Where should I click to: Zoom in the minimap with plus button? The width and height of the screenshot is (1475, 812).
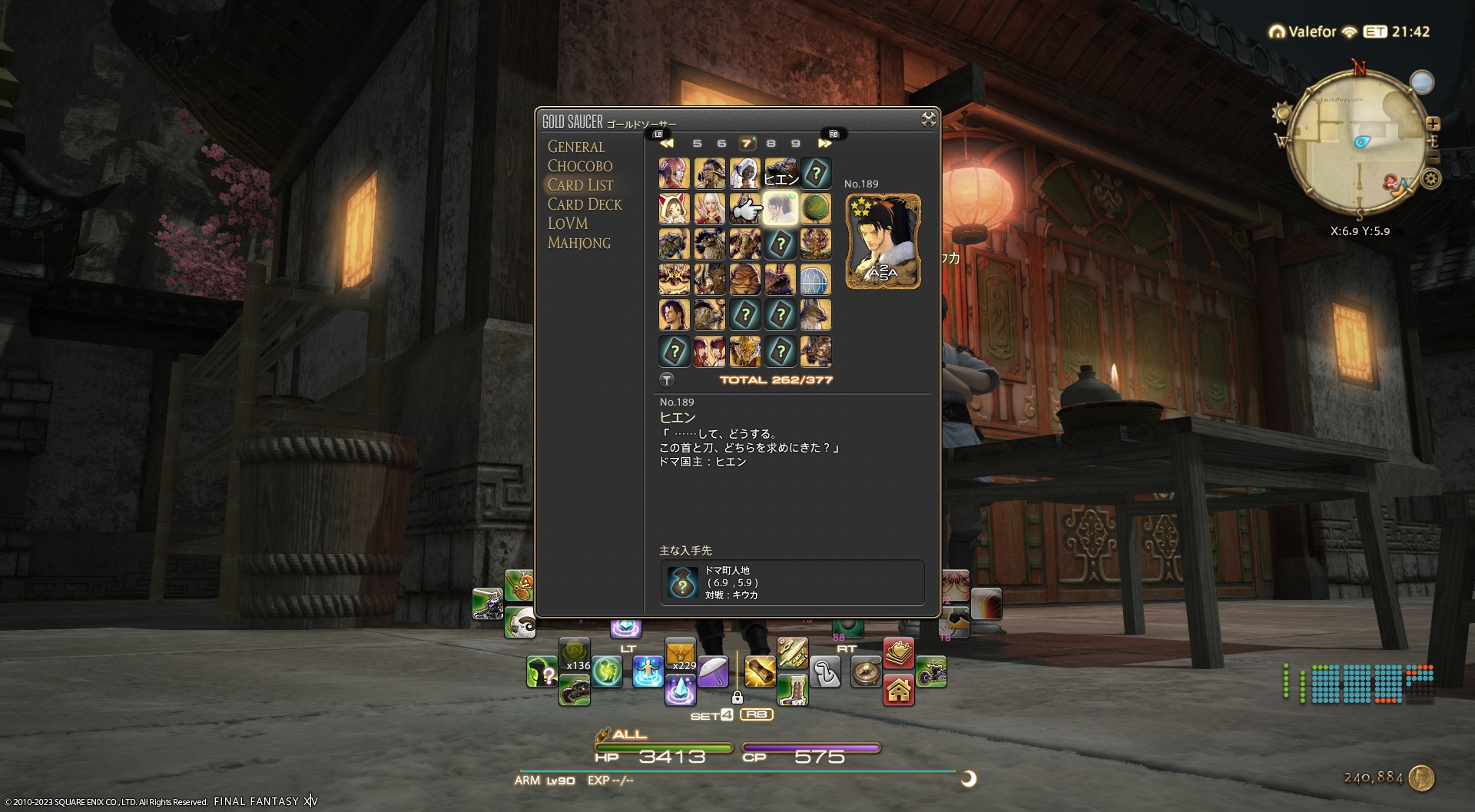click(x=1433, y=124)
